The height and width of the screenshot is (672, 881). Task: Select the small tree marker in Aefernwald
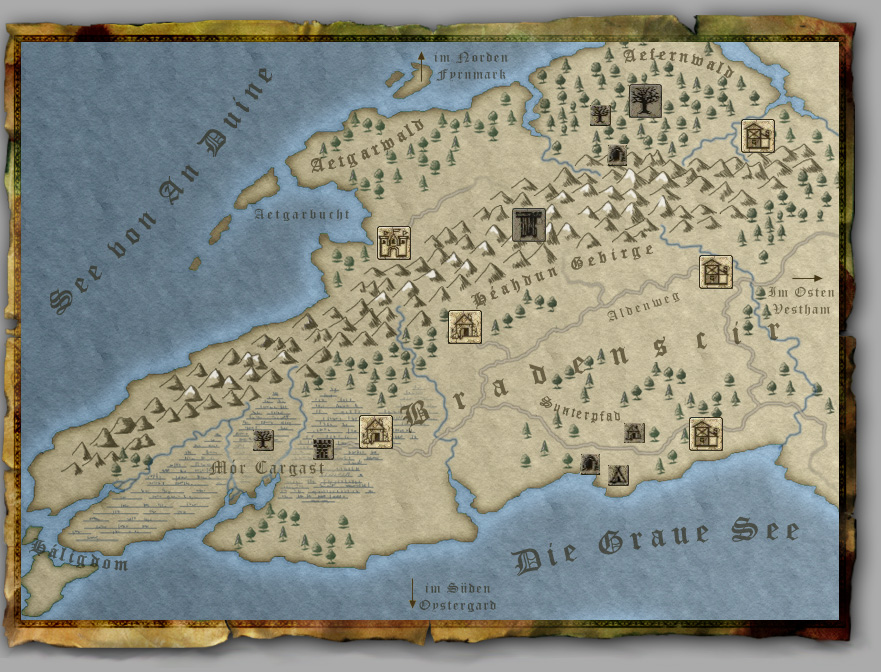pos(600,114)
